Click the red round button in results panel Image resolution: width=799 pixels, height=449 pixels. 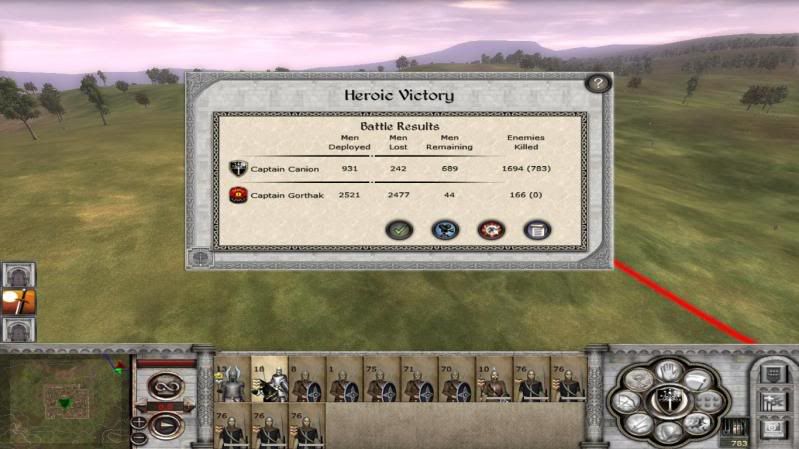pyautogui.click(x=490, y=230)
